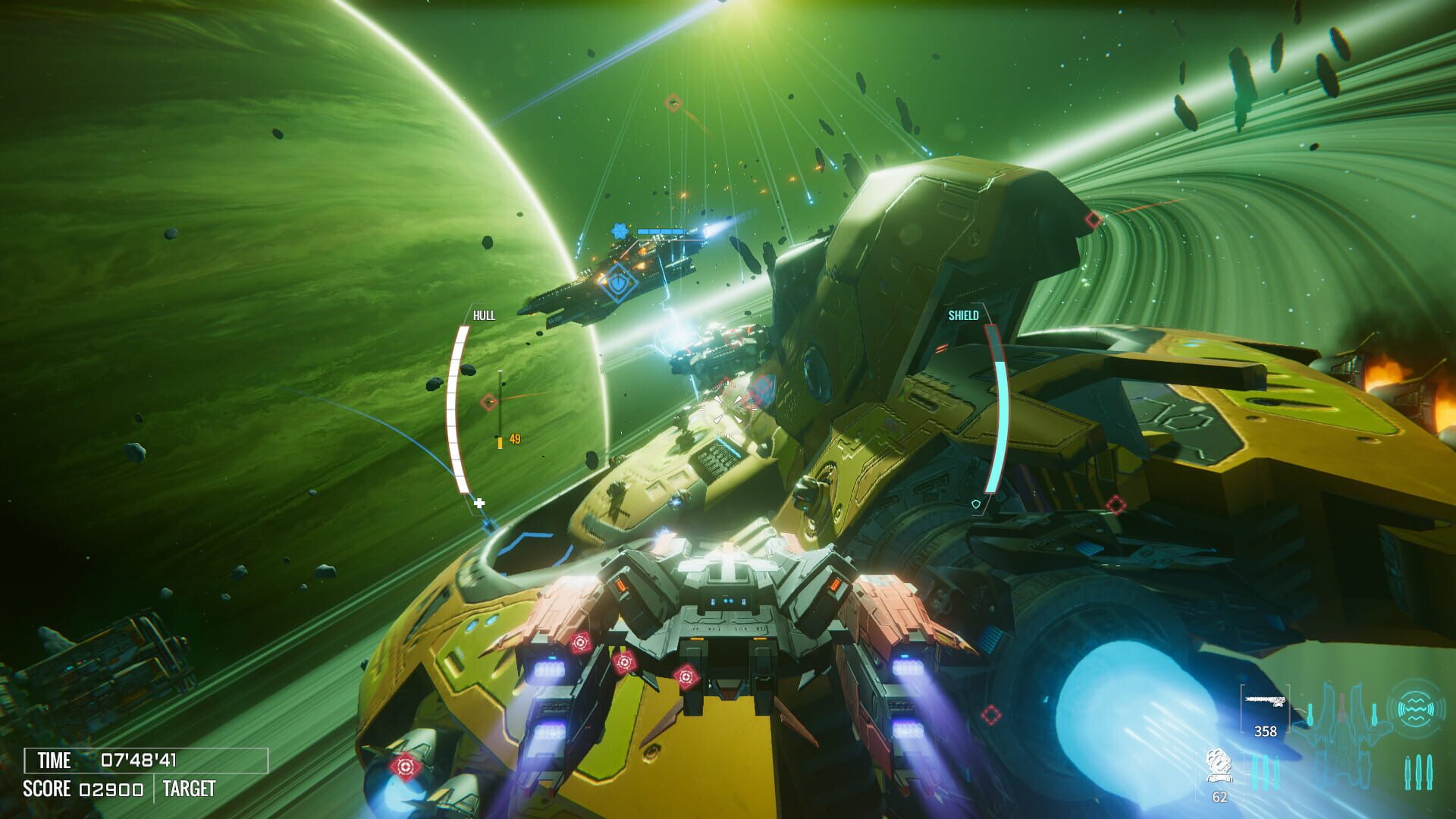Select the three-missile ammo icon

1419,771
